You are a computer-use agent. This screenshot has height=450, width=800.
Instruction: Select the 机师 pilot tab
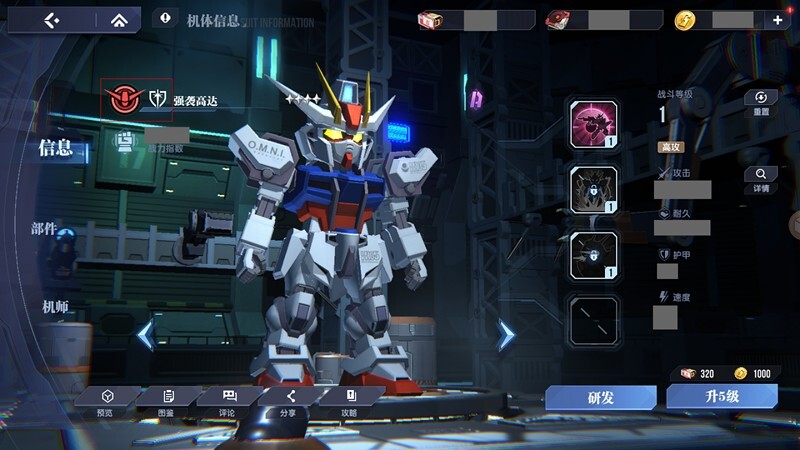(55, 306)
